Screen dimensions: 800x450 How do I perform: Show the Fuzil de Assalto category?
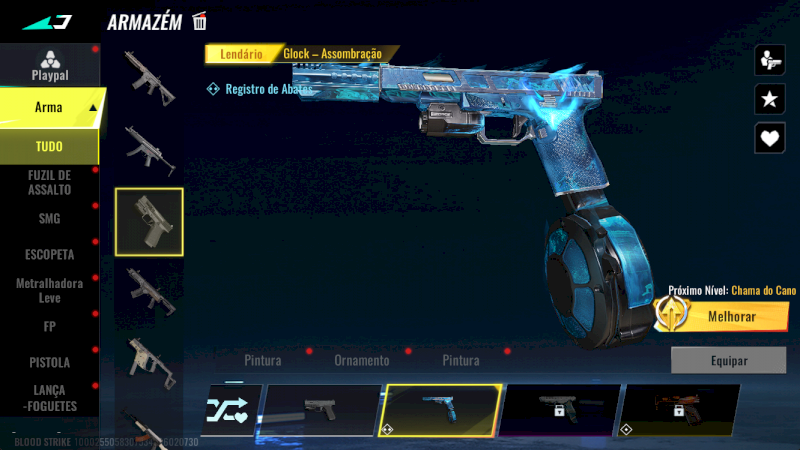[49, 182]
